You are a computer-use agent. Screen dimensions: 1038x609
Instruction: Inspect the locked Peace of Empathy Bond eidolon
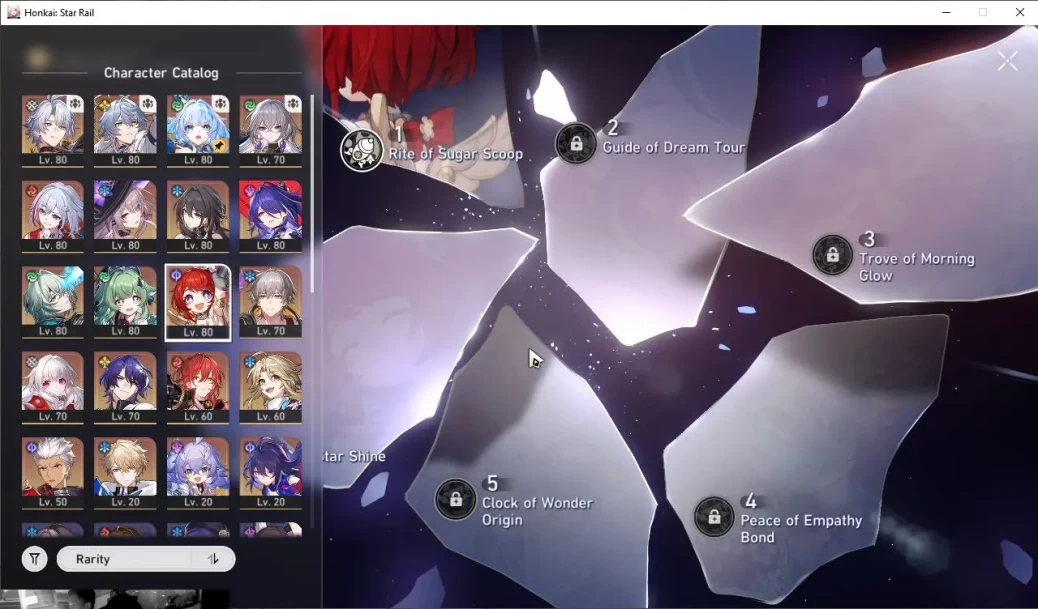point(714,517)
